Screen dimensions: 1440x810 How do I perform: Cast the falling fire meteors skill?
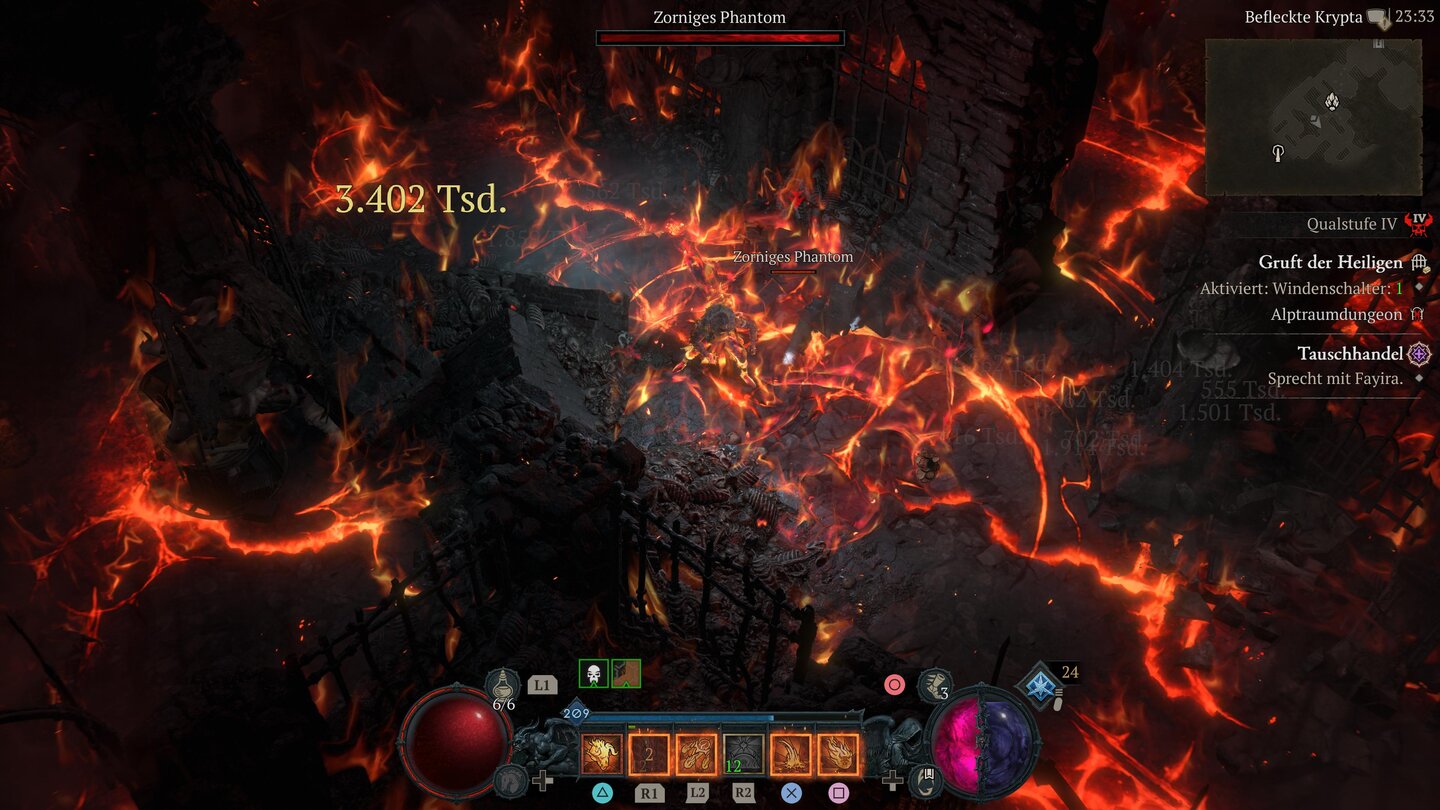(x=696, y=754)
